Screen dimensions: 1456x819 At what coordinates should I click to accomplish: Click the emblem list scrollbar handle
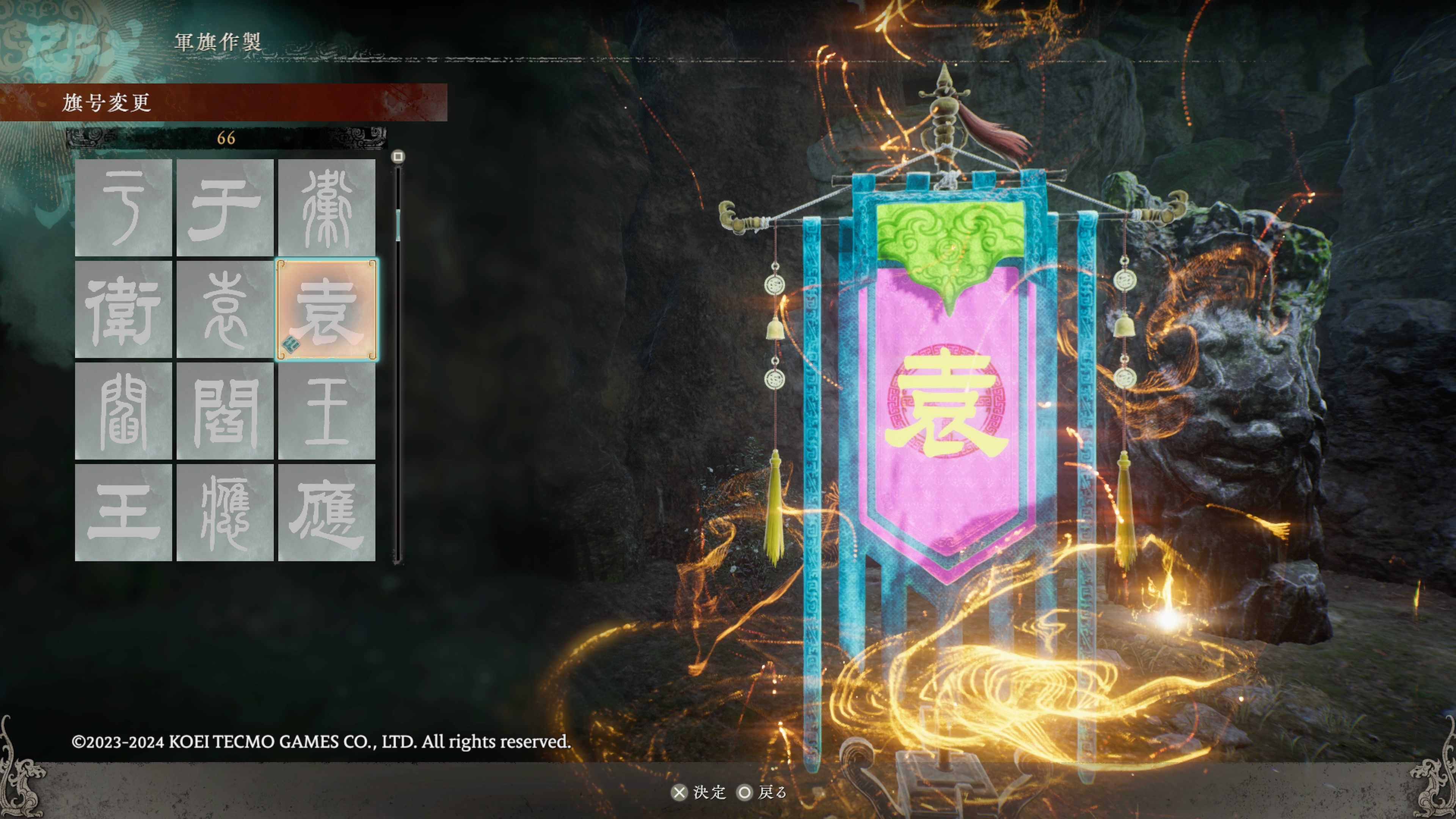coord(398,225)
